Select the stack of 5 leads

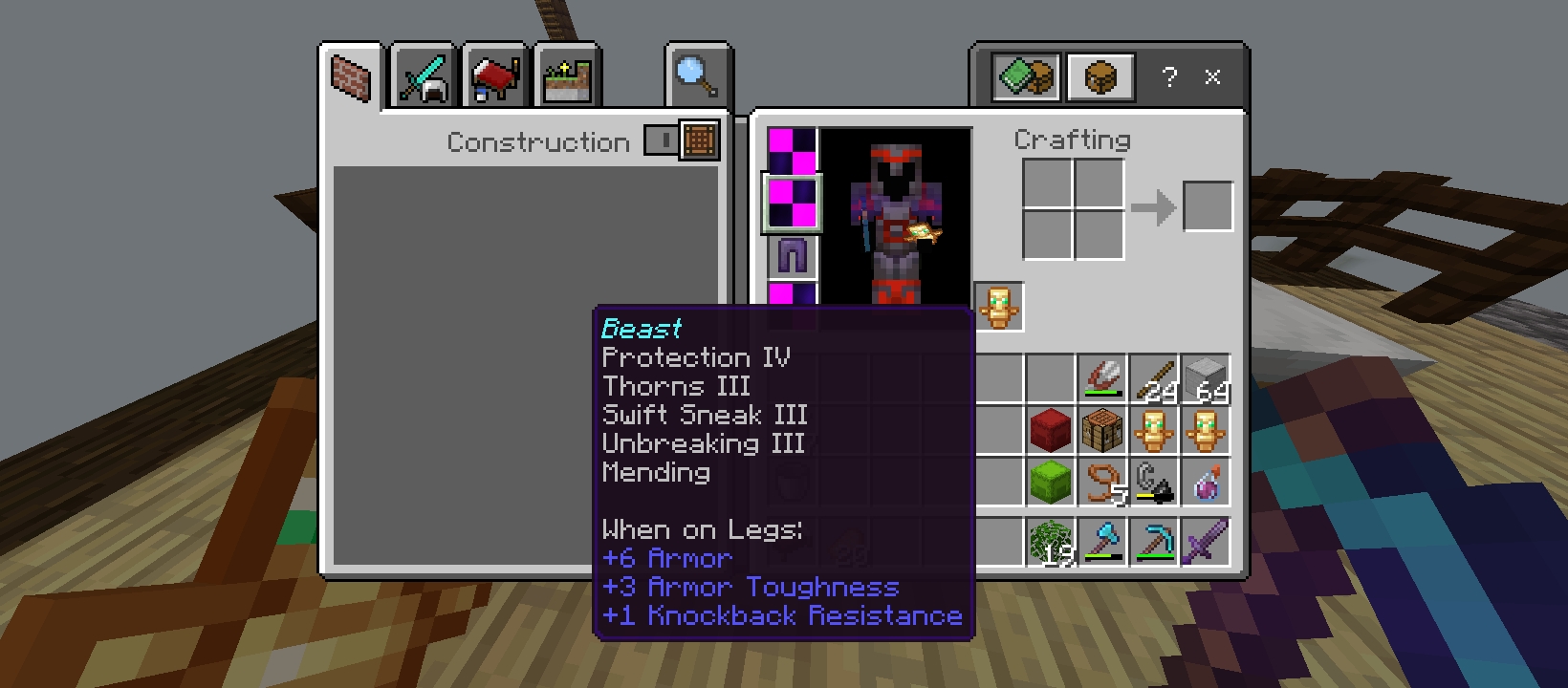(x=1101, y=482)
